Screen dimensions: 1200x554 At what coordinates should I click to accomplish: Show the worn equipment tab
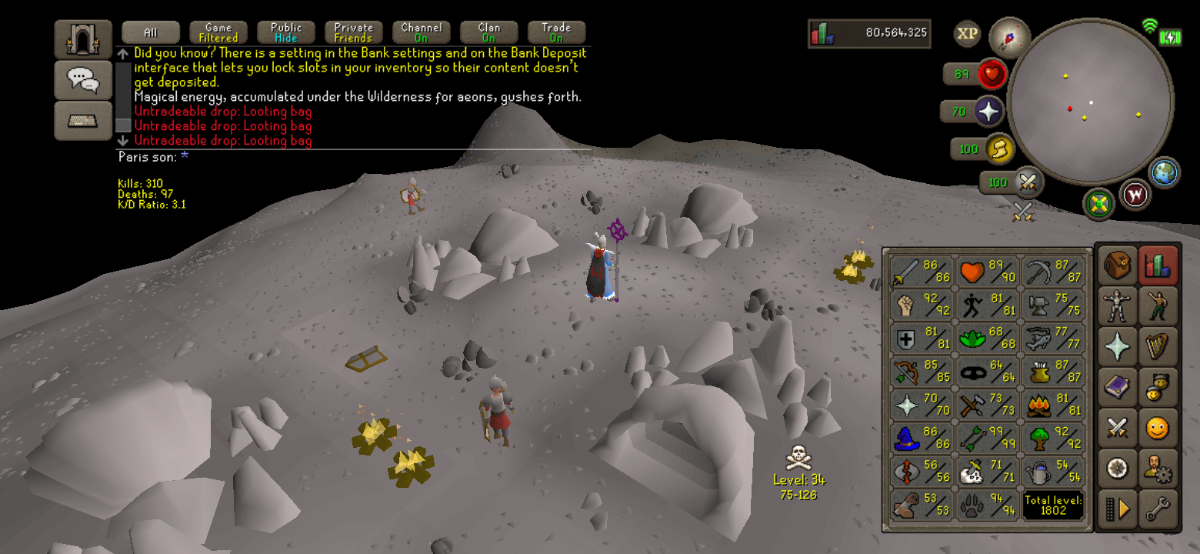pyautogui.click(x=1118, y=304)
